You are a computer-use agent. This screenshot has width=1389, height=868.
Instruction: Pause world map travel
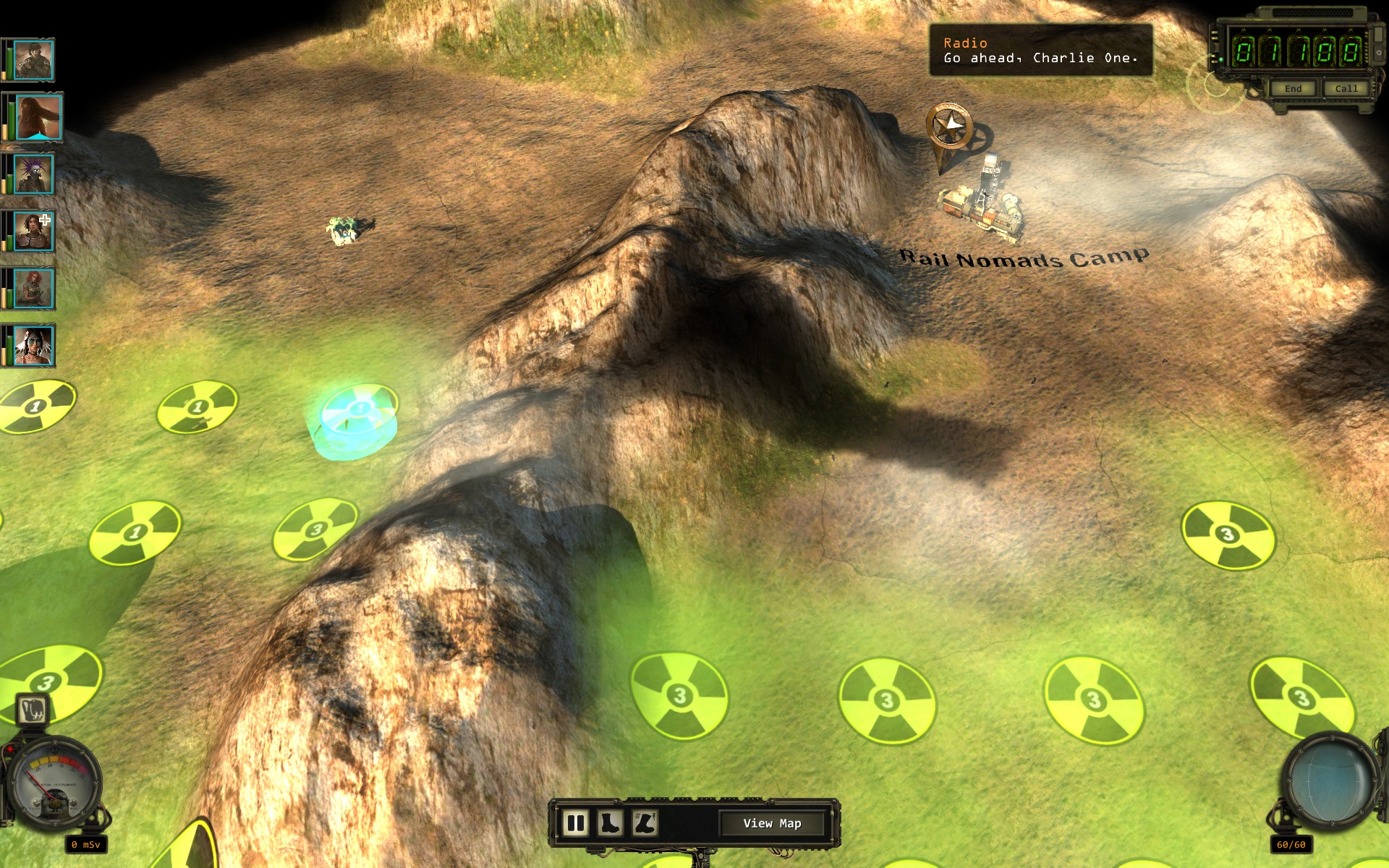click(576, 823)
